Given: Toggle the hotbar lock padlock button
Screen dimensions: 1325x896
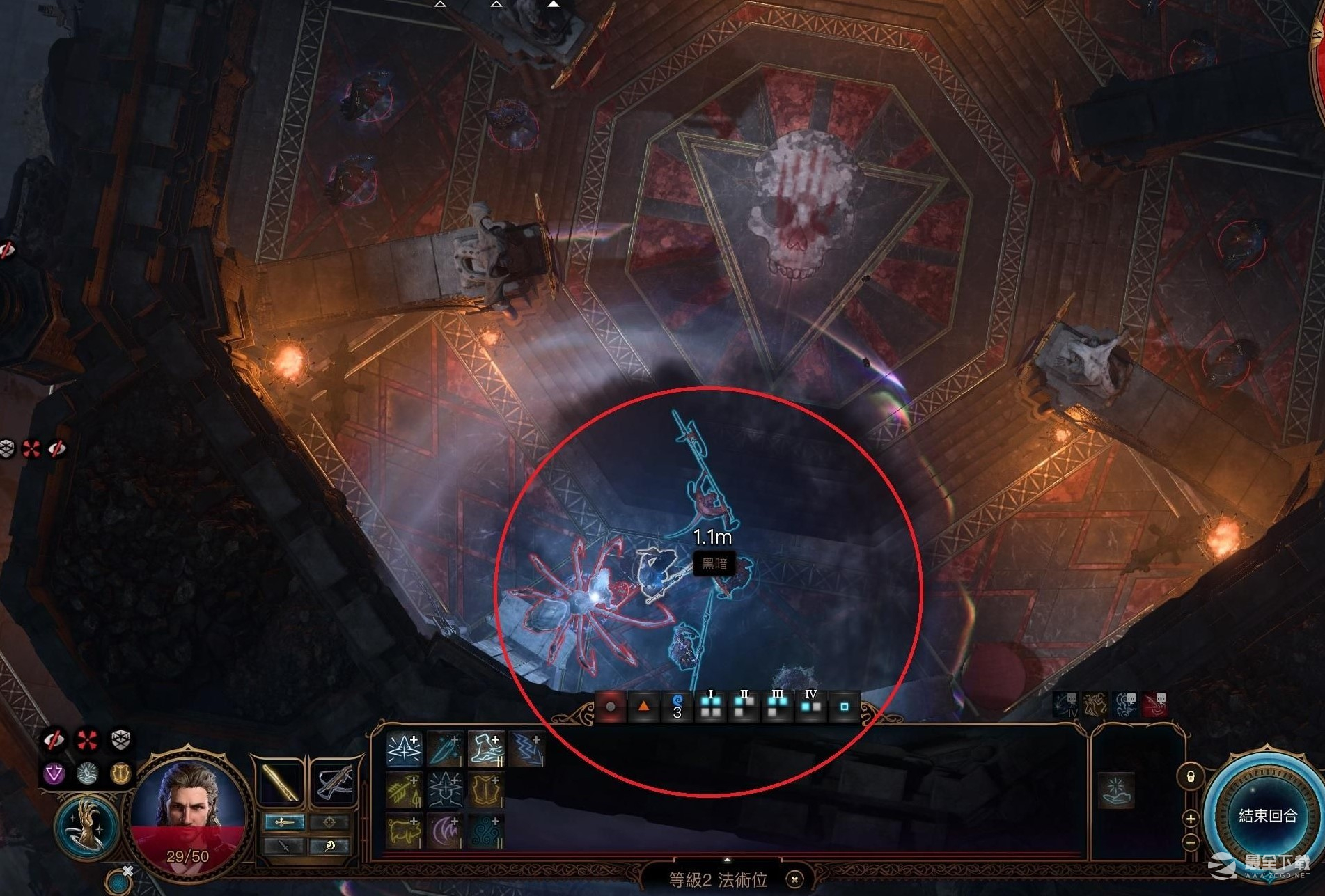Looking at the screenshot, I should point(1190,776).
